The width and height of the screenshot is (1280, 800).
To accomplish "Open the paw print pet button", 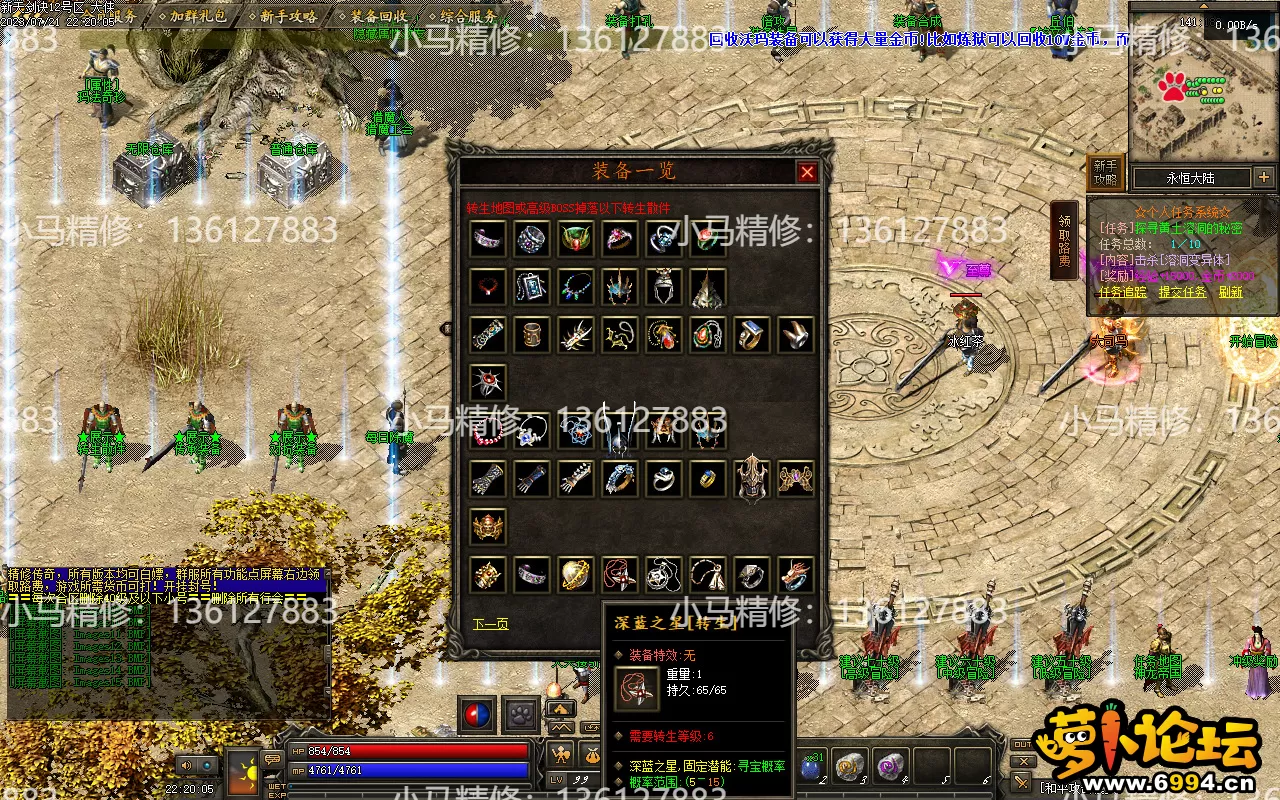I will coord(520,714).
